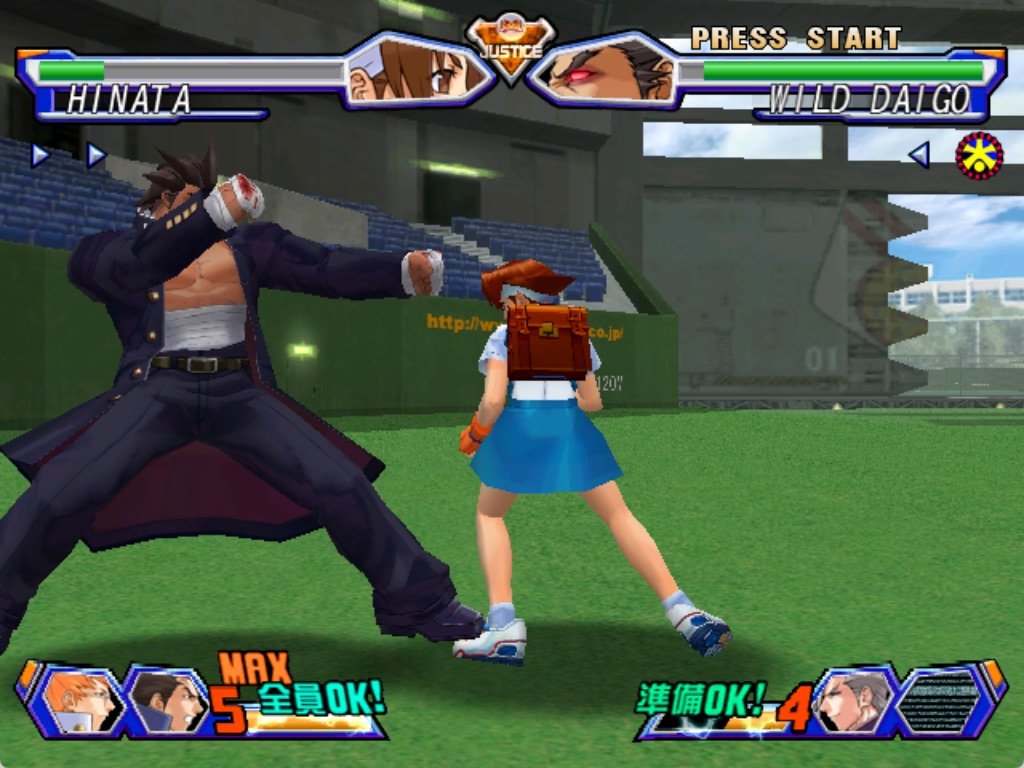The width and height of the screenshot is (1024, 768).
Task: Click the Justice emblem at top center
Action: pos(511,43)
